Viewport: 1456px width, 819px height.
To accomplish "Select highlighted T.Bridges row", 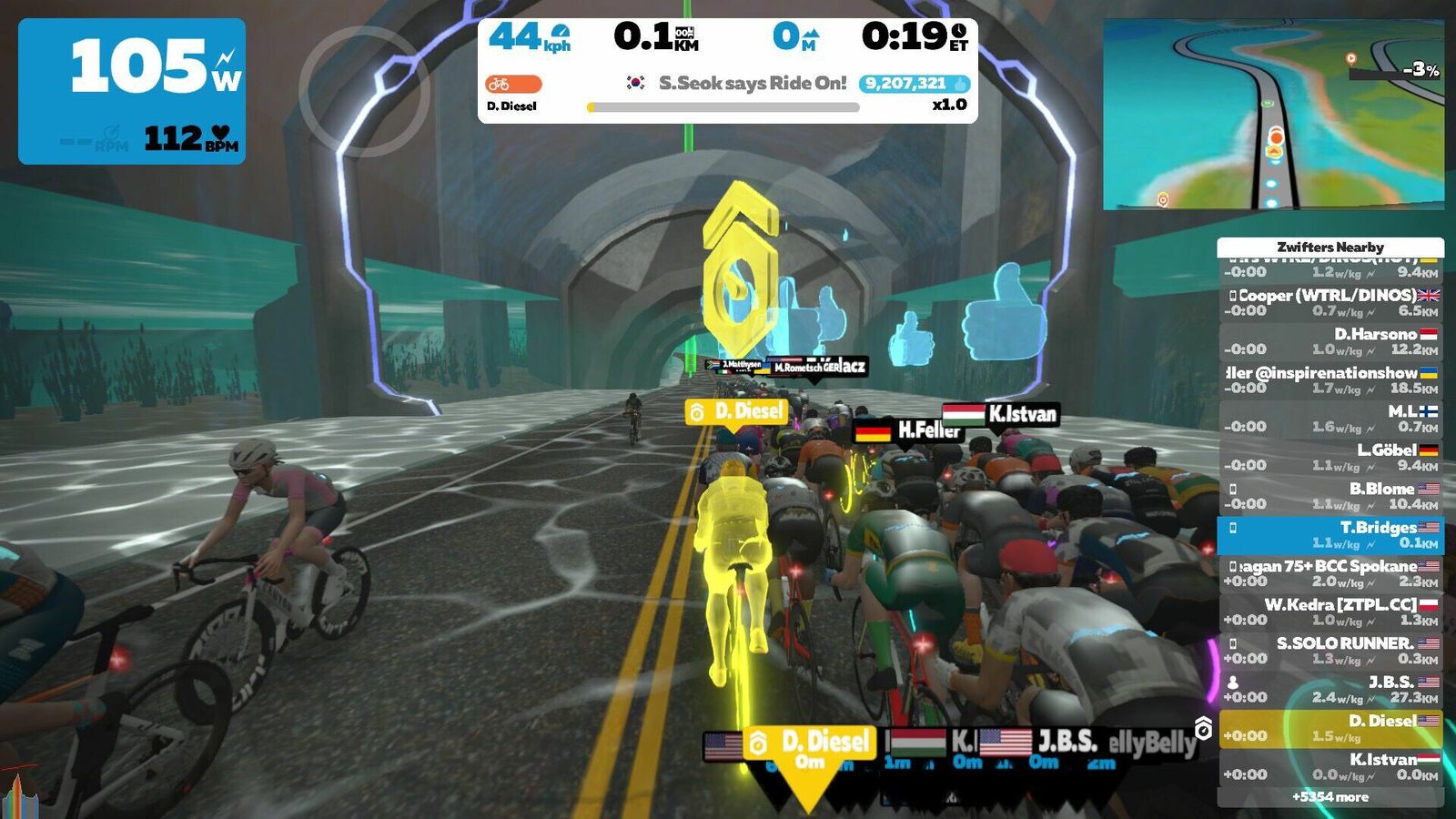I will point(1330,535).
